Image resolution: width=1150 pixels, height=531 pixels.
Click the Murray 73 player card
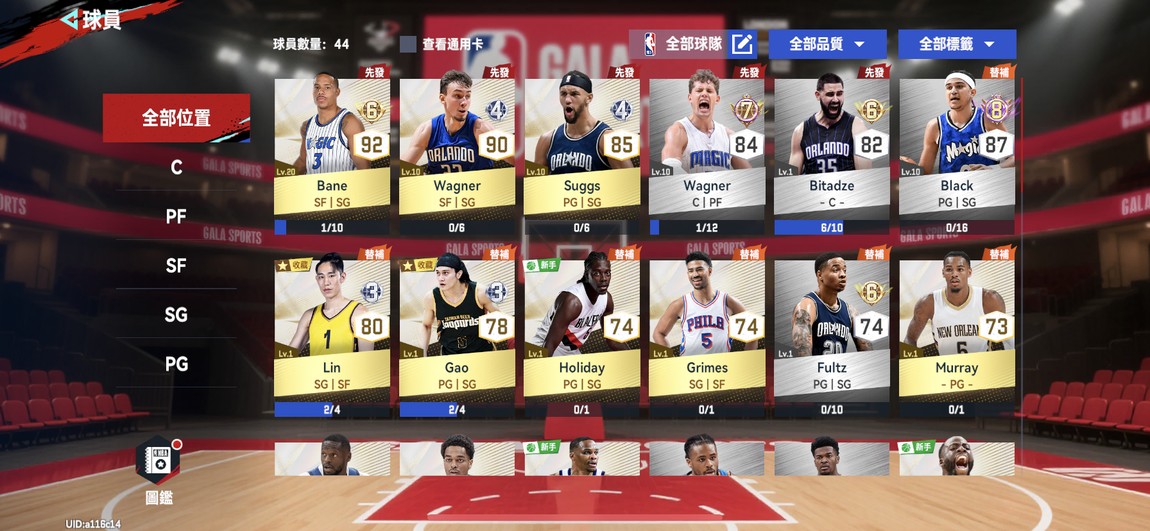pyautogui.click(x=957, y=327)
